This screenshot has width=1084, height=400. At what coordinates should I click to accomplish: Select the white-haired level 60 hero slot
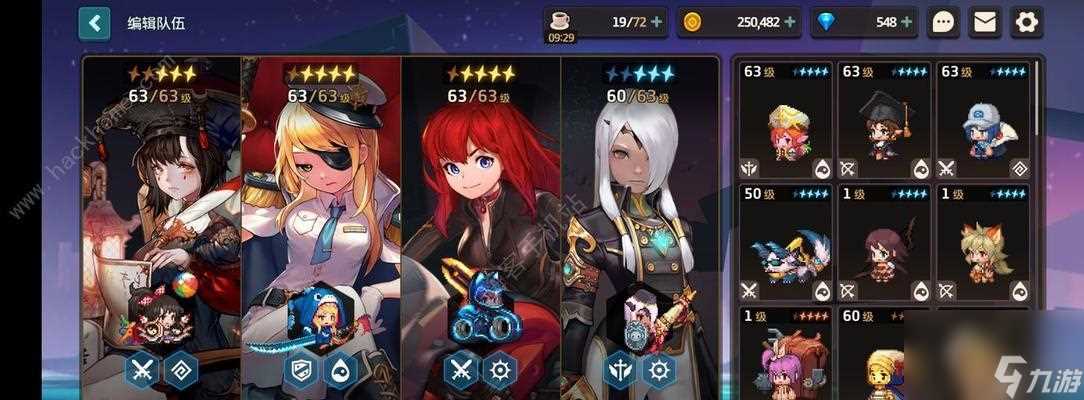click(x=640, y=200)
